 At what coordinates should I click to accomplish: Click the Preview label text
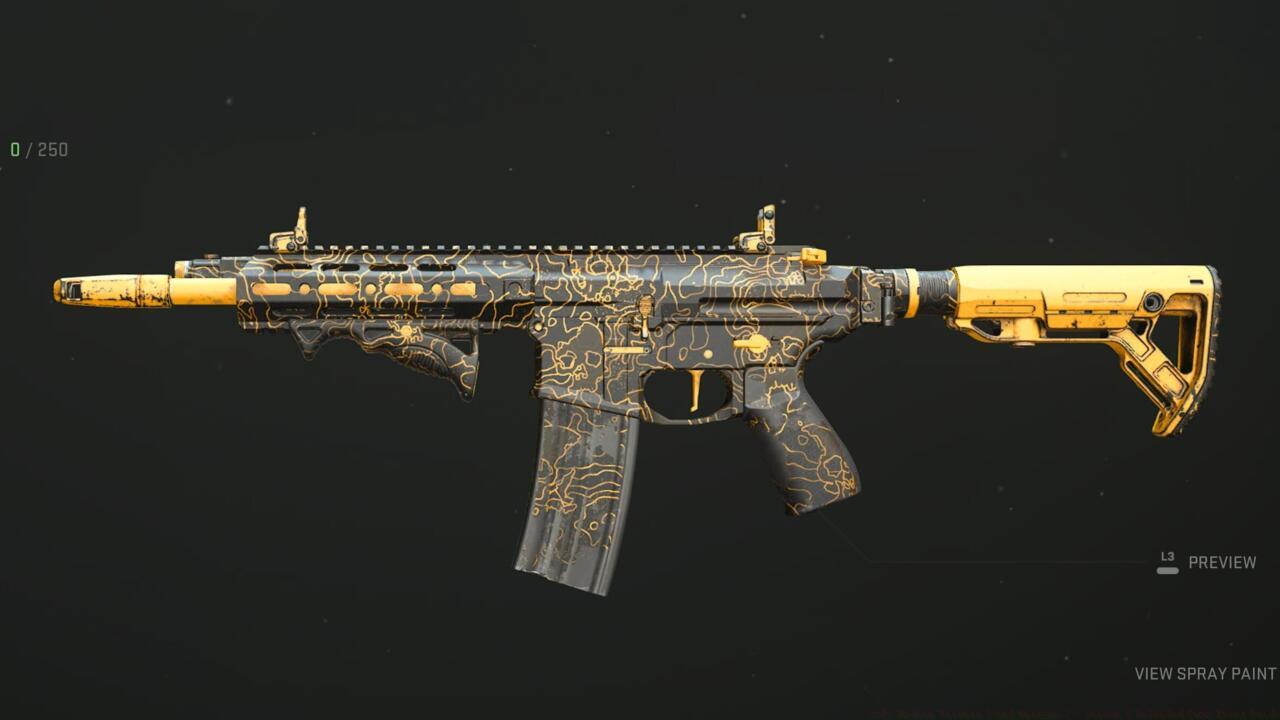pyautogui.click(x=1220, y=562)
